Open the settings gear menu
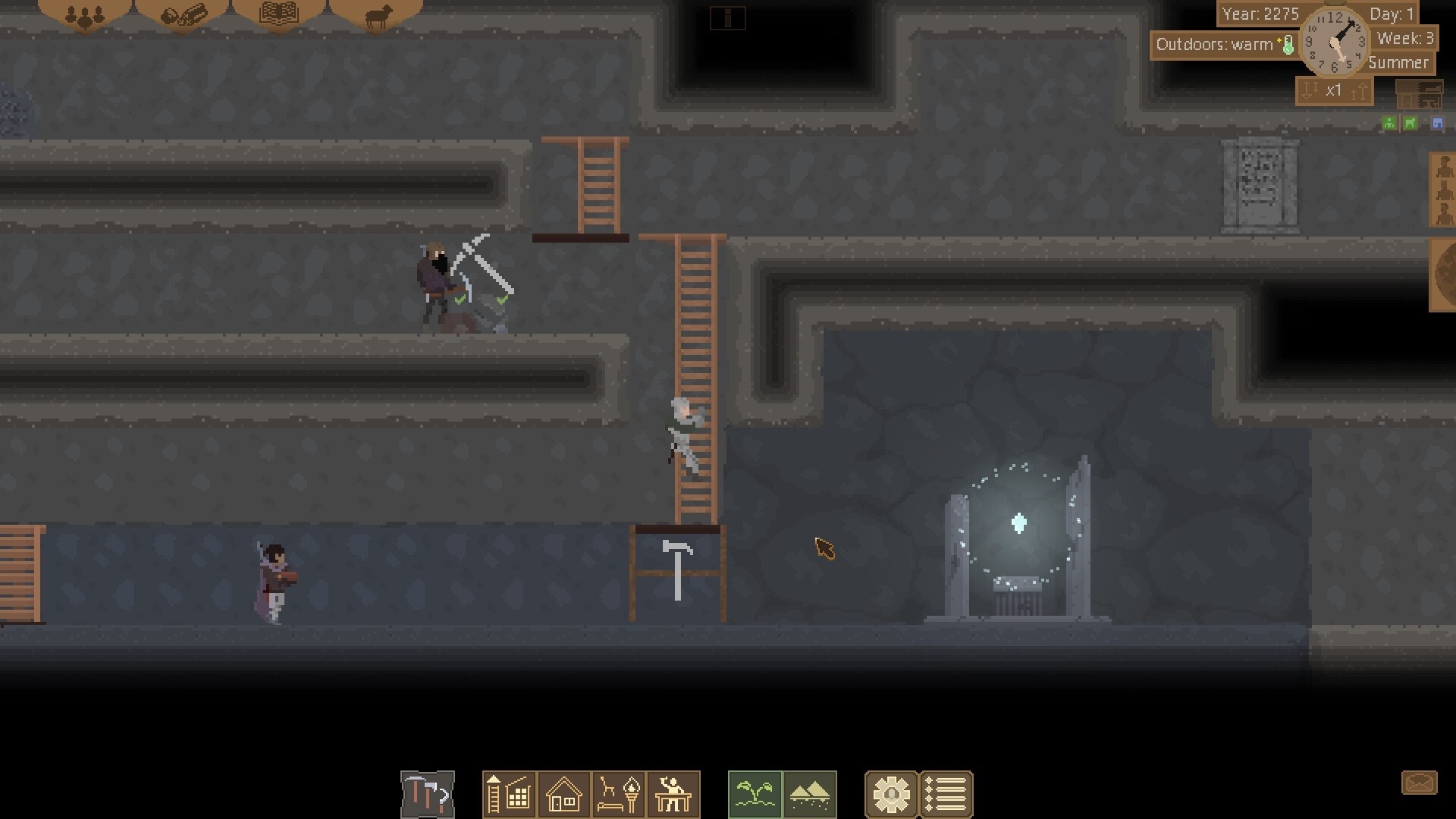This screenshot has height=819, width=1456. [x=893, y=794]
